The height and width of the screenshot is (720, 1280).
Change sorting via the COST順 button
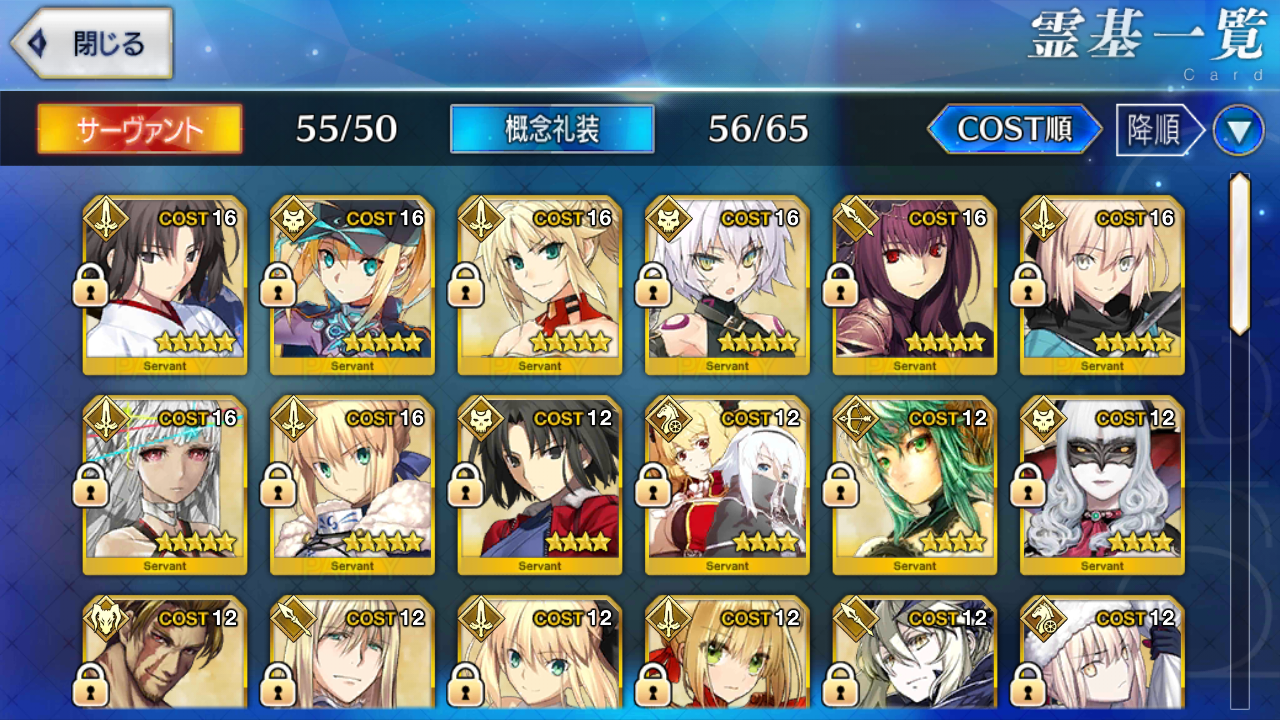[1014, 129]
